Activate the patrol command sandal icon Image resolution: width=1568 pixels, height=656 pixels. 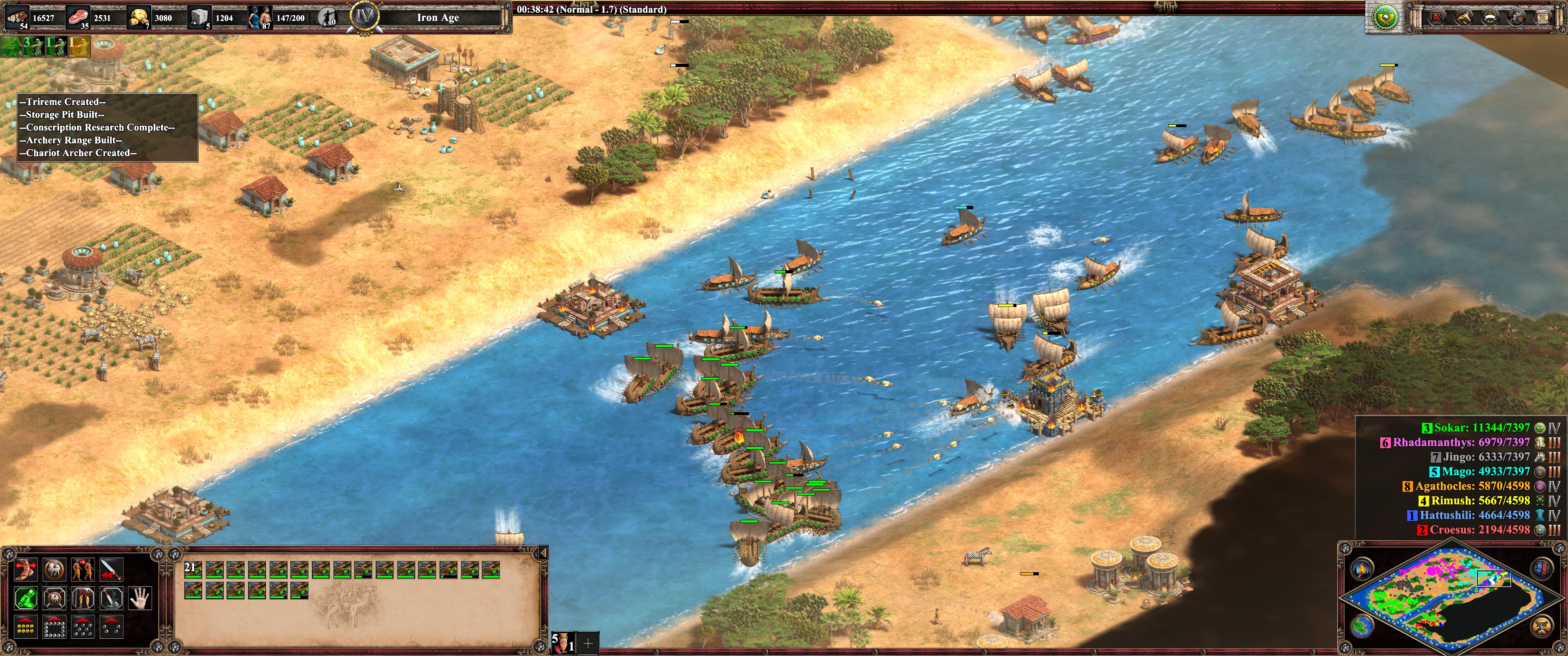[26, 569]
